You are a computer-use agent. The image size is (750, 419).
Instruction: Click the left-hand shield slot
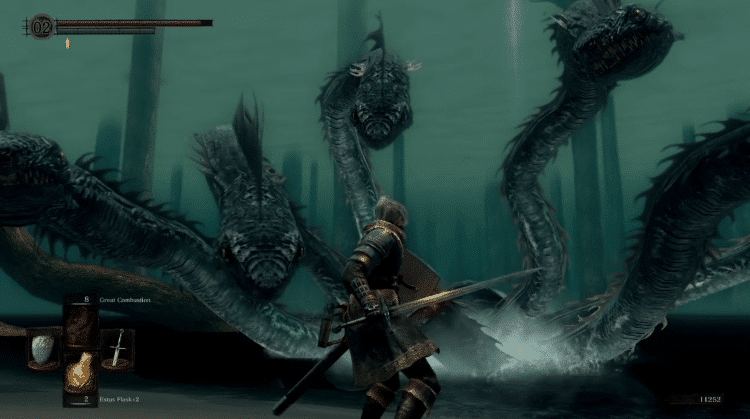click(x=44, y=347)
